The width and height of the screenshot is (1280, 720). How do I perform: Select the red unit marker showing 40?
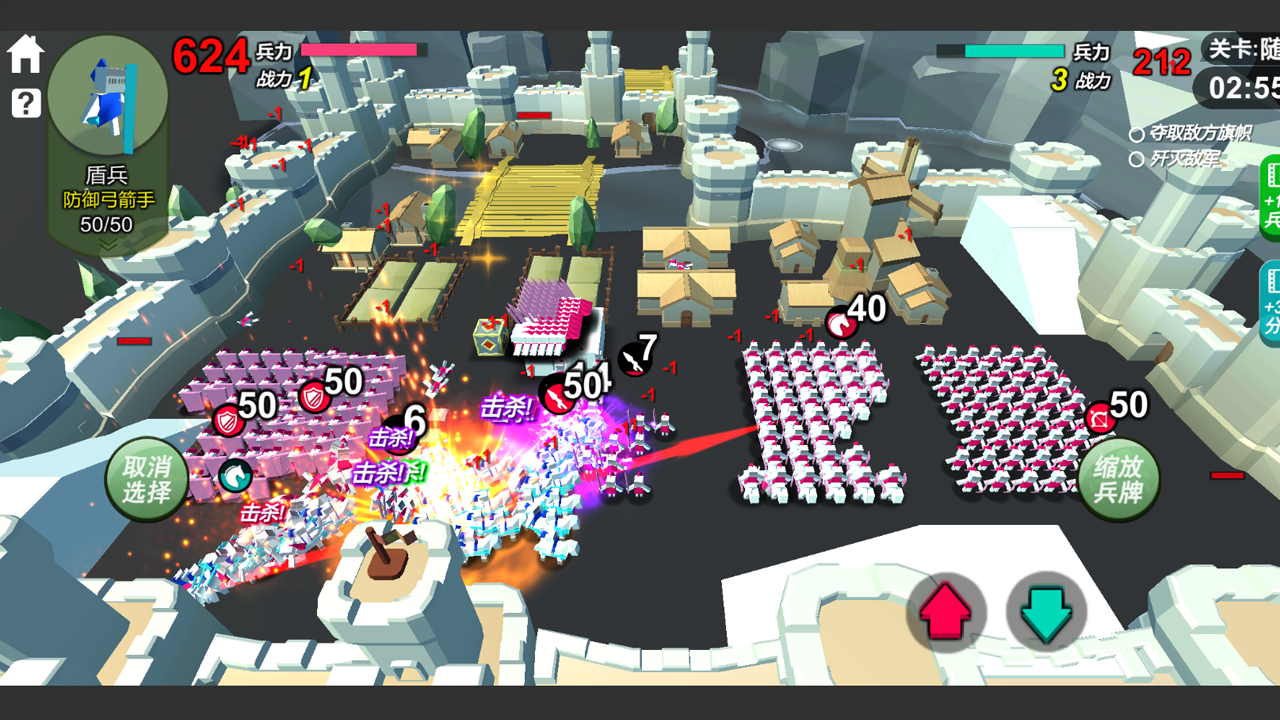(841, 323)
